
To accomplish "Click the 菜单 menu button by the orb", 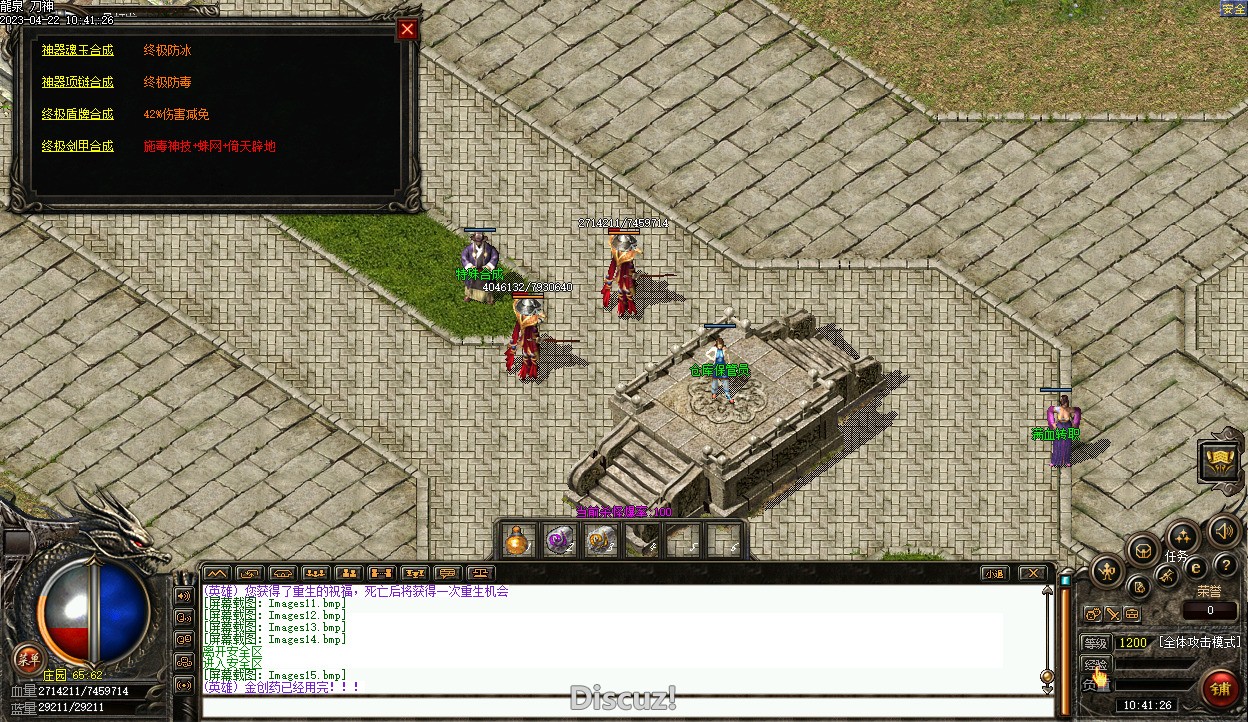I will pos(28,658).
